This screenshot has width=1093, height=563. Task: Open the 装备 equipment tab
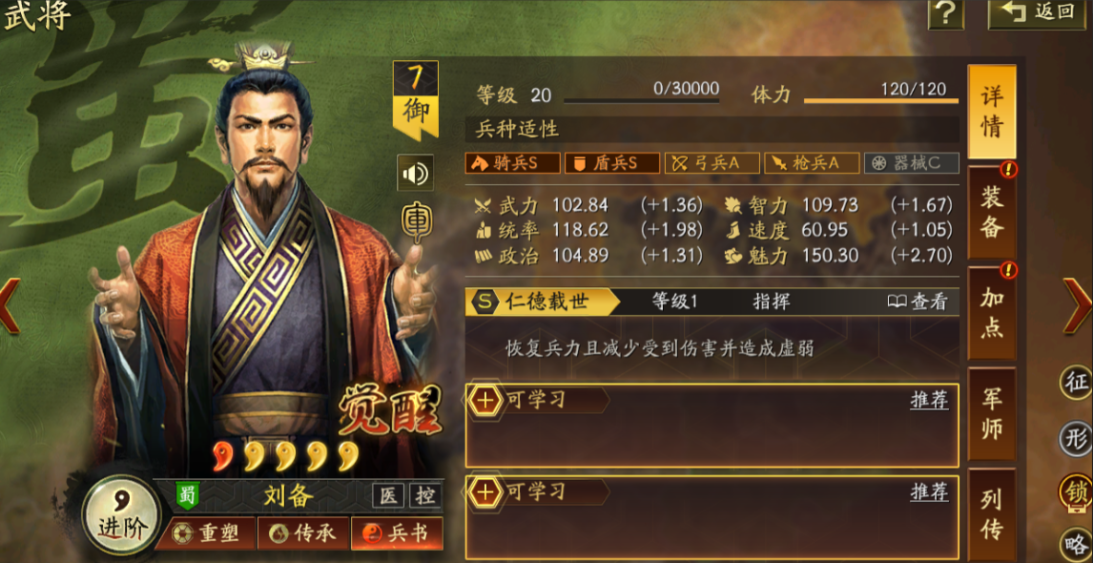pyautogui.click(x=991, y=211)
